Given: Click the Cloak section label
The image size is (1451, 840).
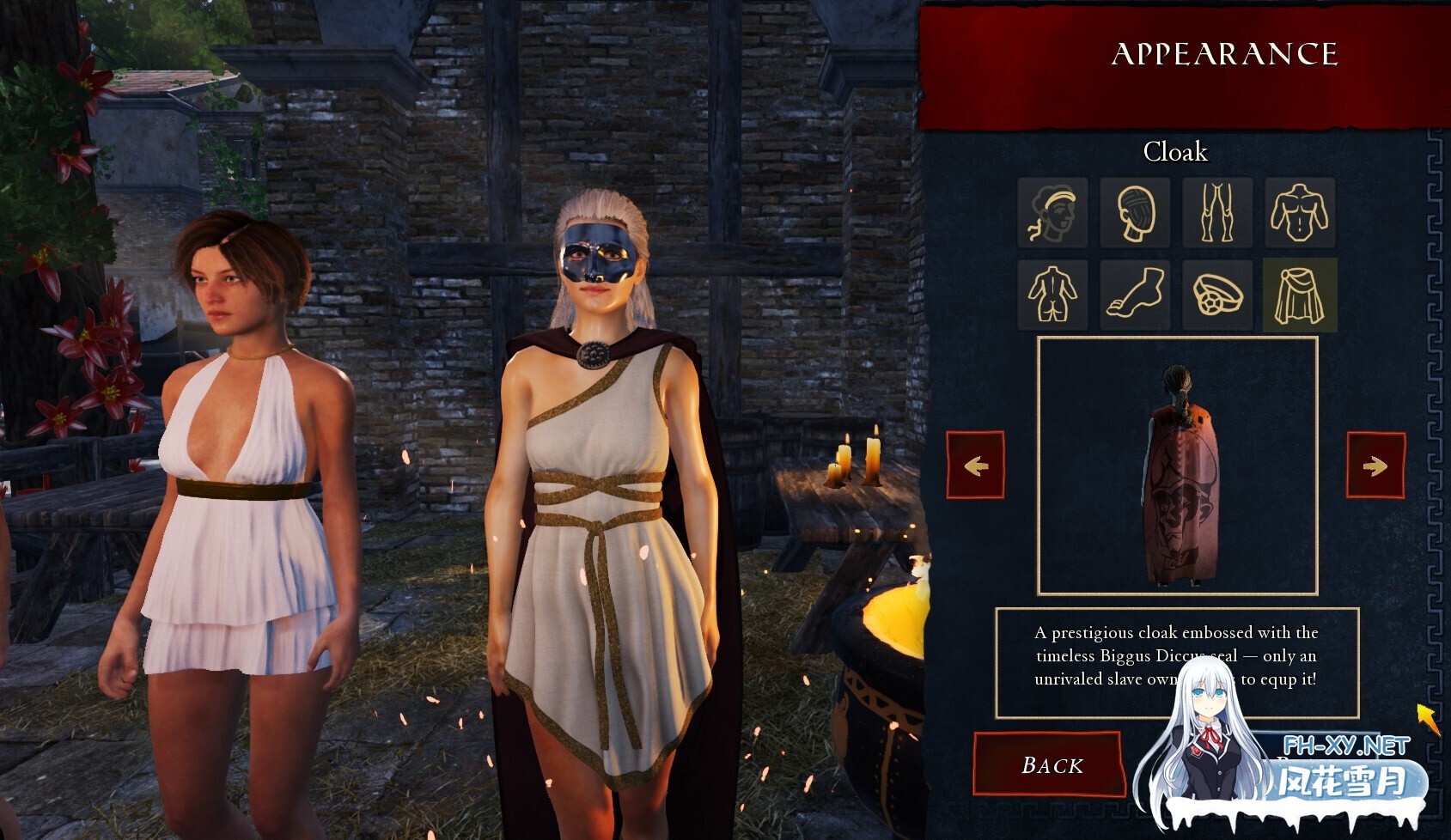Looking at the screenshot, I should (x=1176, y=152).
